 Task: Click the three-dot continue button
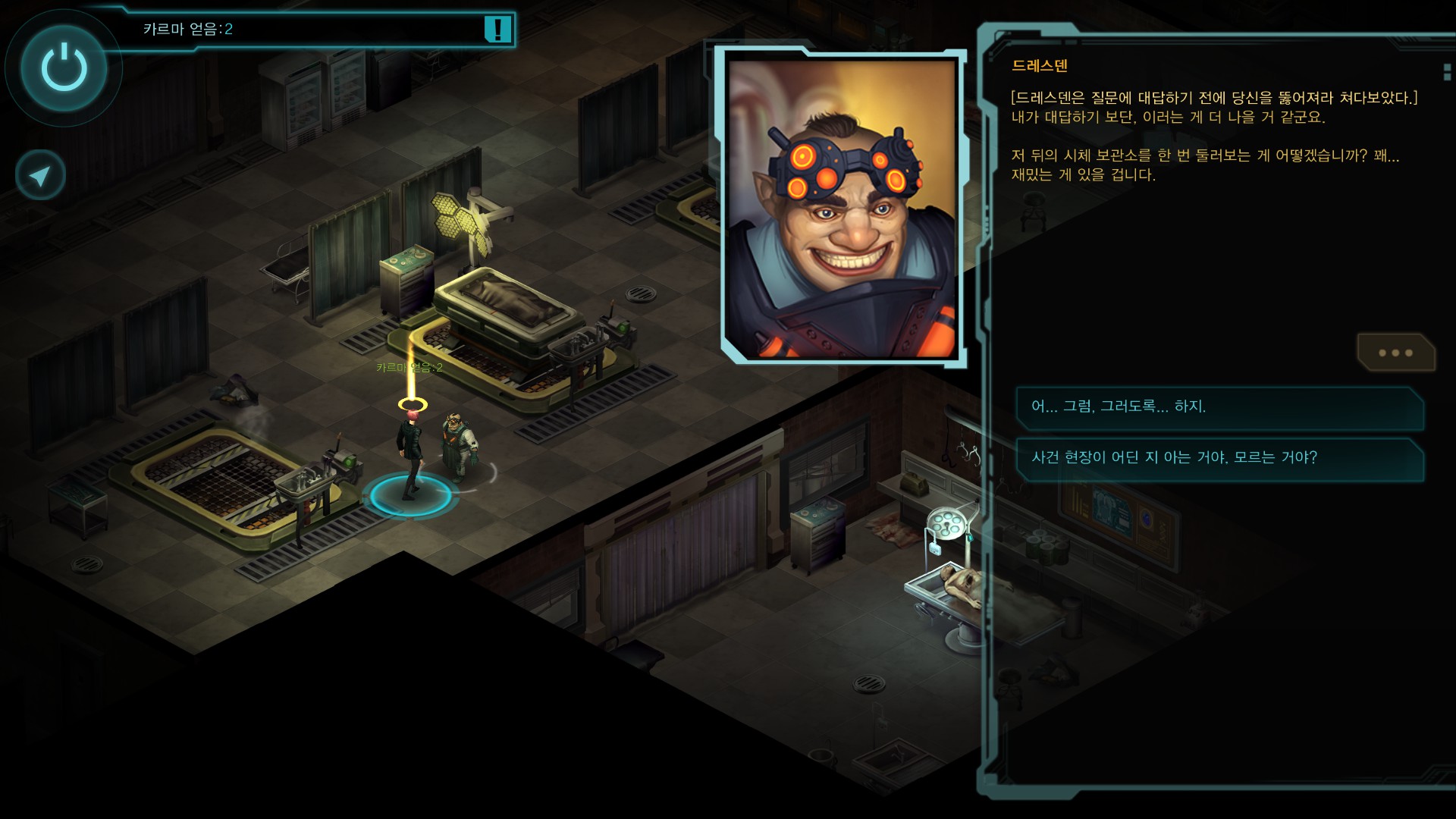[x=1395, y=353]
